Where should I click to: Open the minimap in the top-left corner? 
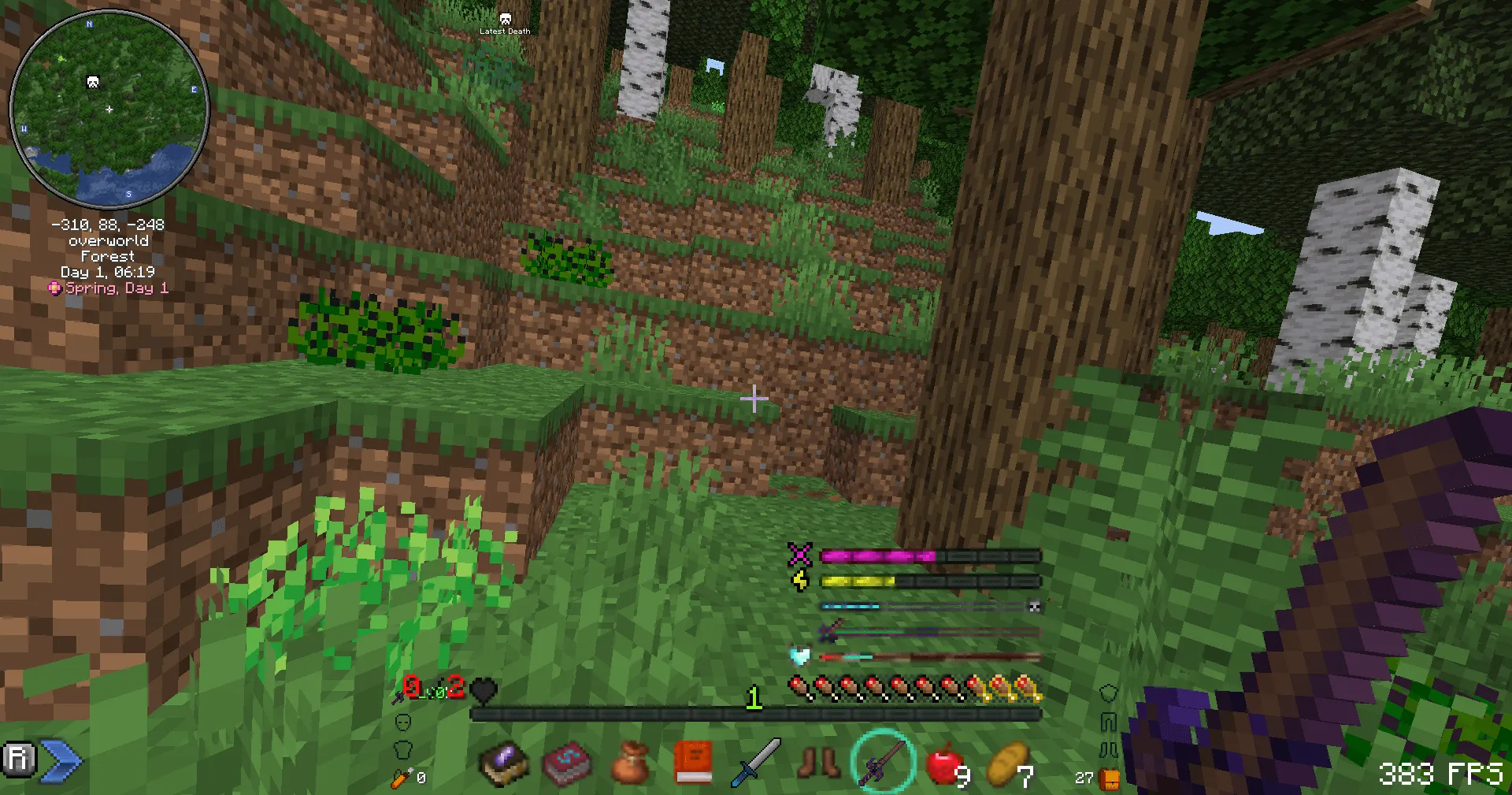108,110
